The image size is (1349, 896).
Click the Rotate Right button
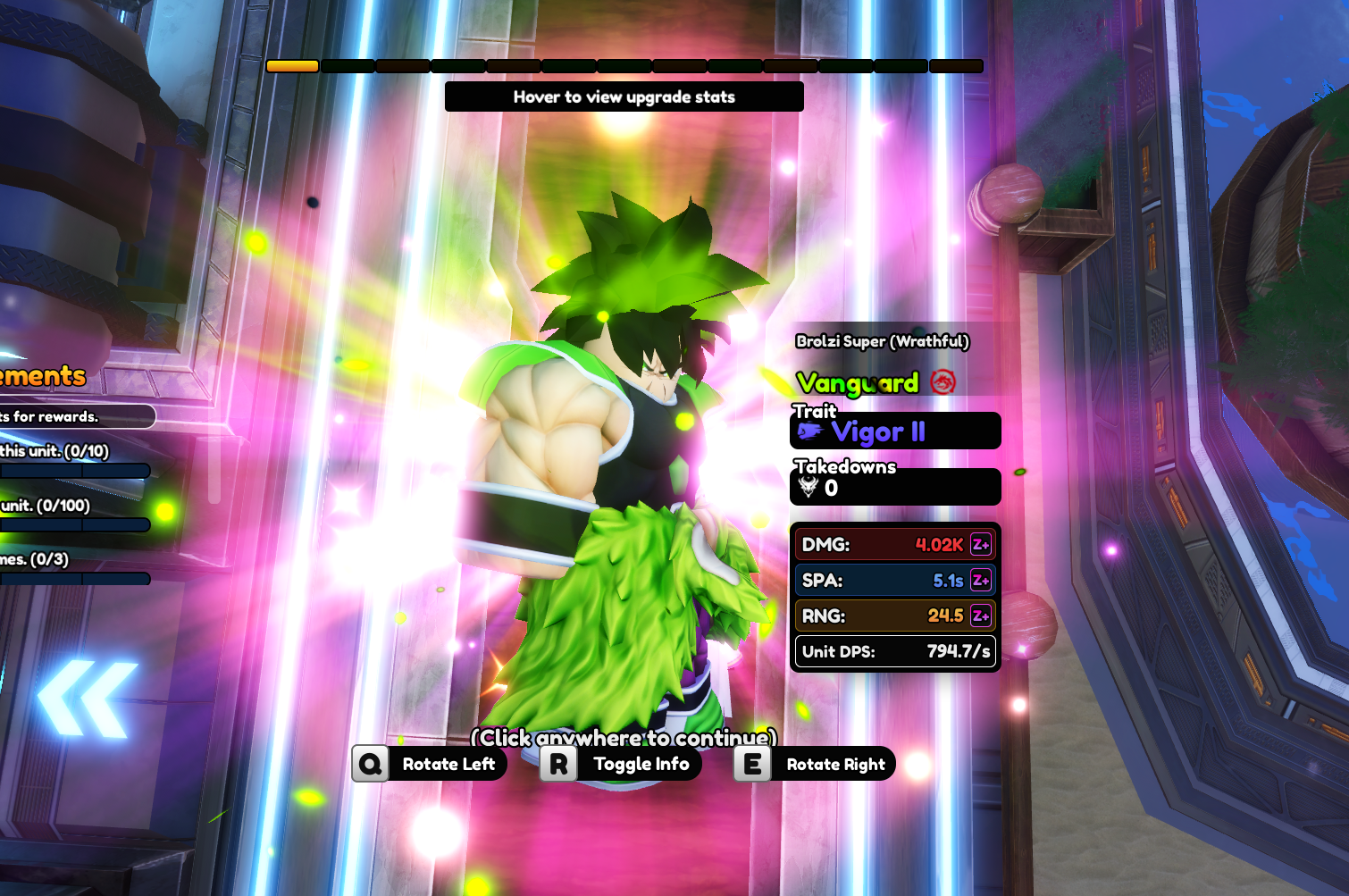point(815,764)
